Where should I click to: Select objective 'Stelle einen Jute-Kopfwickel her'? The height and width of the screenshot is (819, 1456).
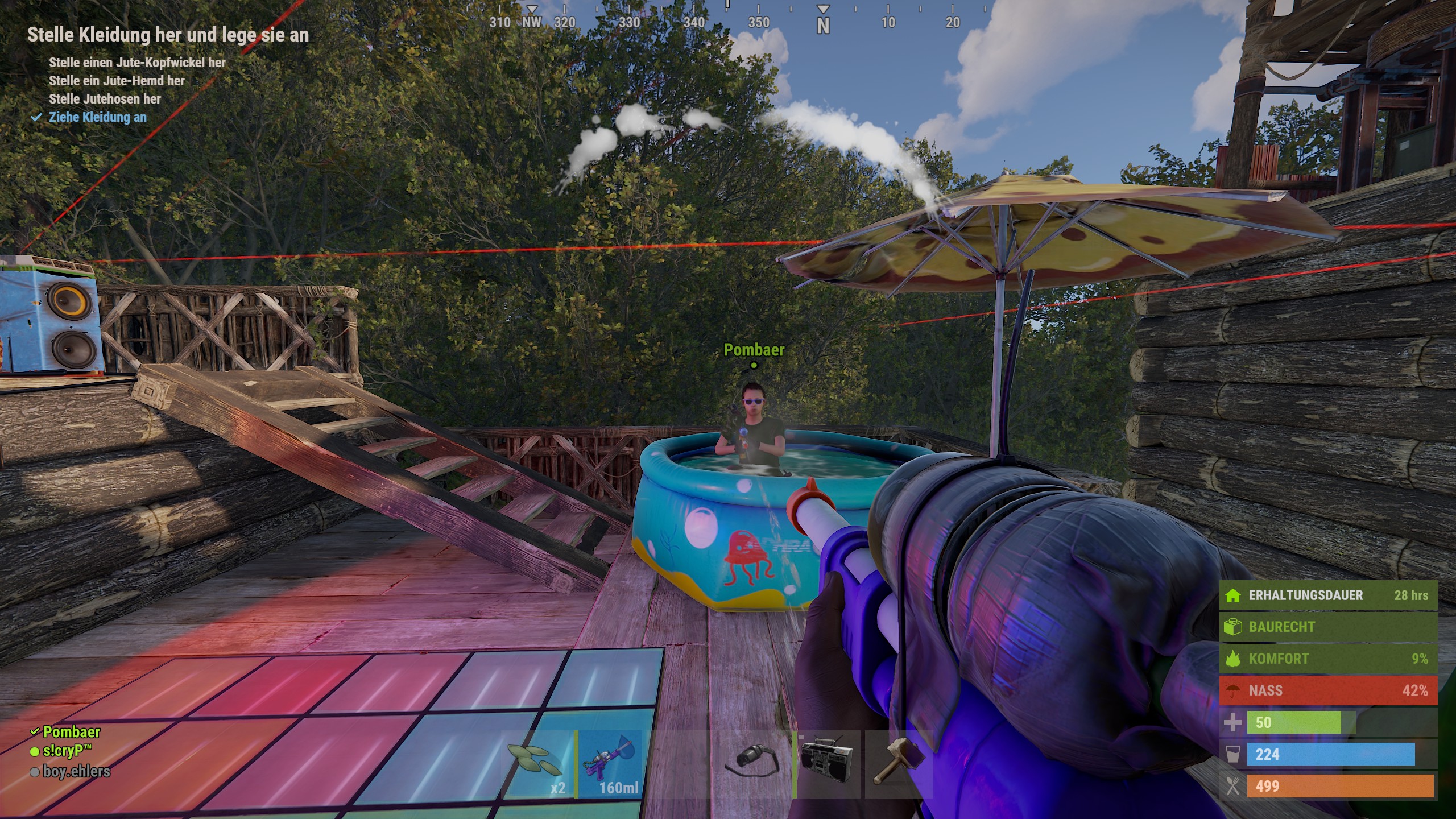click(137, 63)
